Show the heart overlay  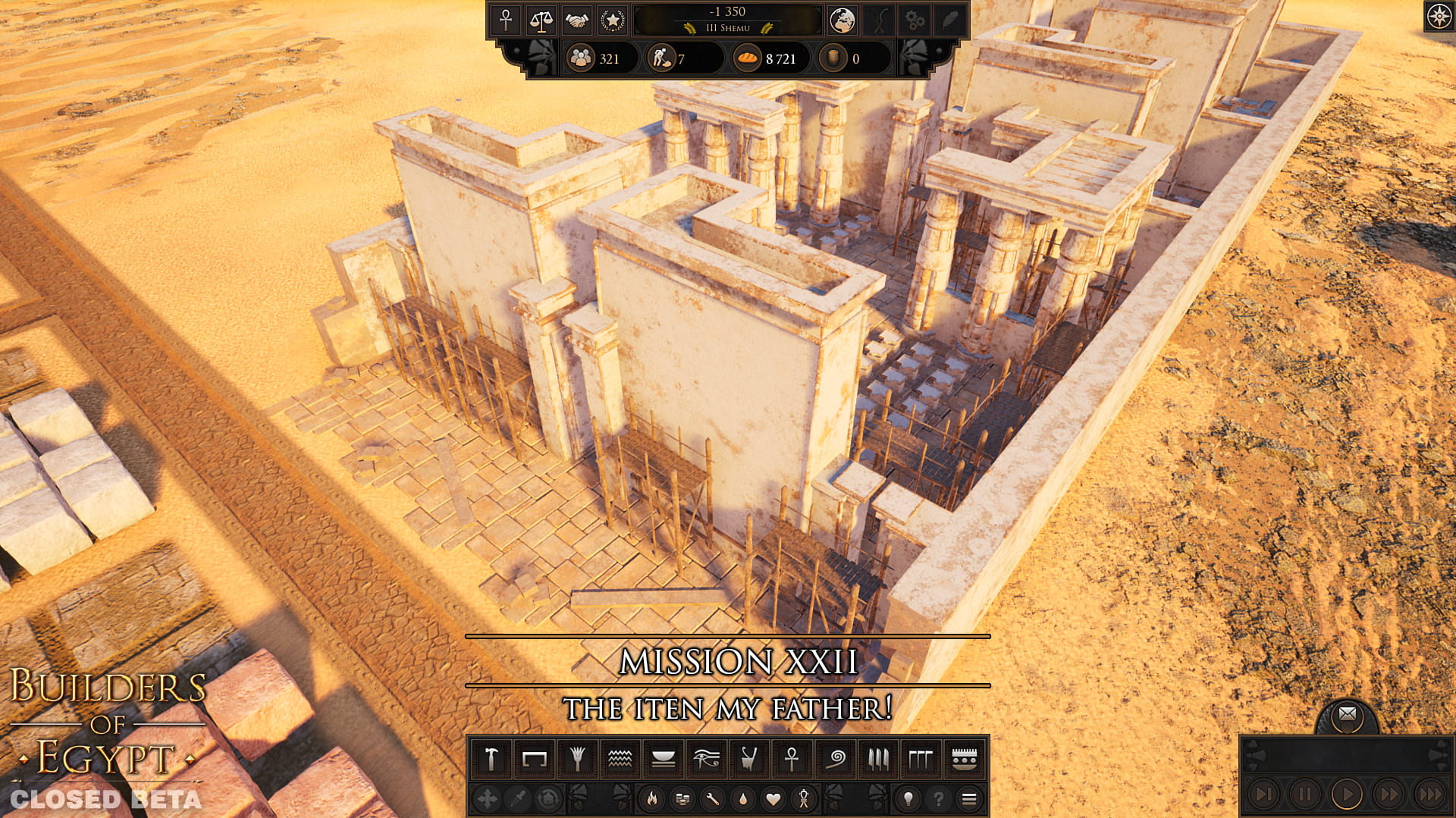(773, 798)
